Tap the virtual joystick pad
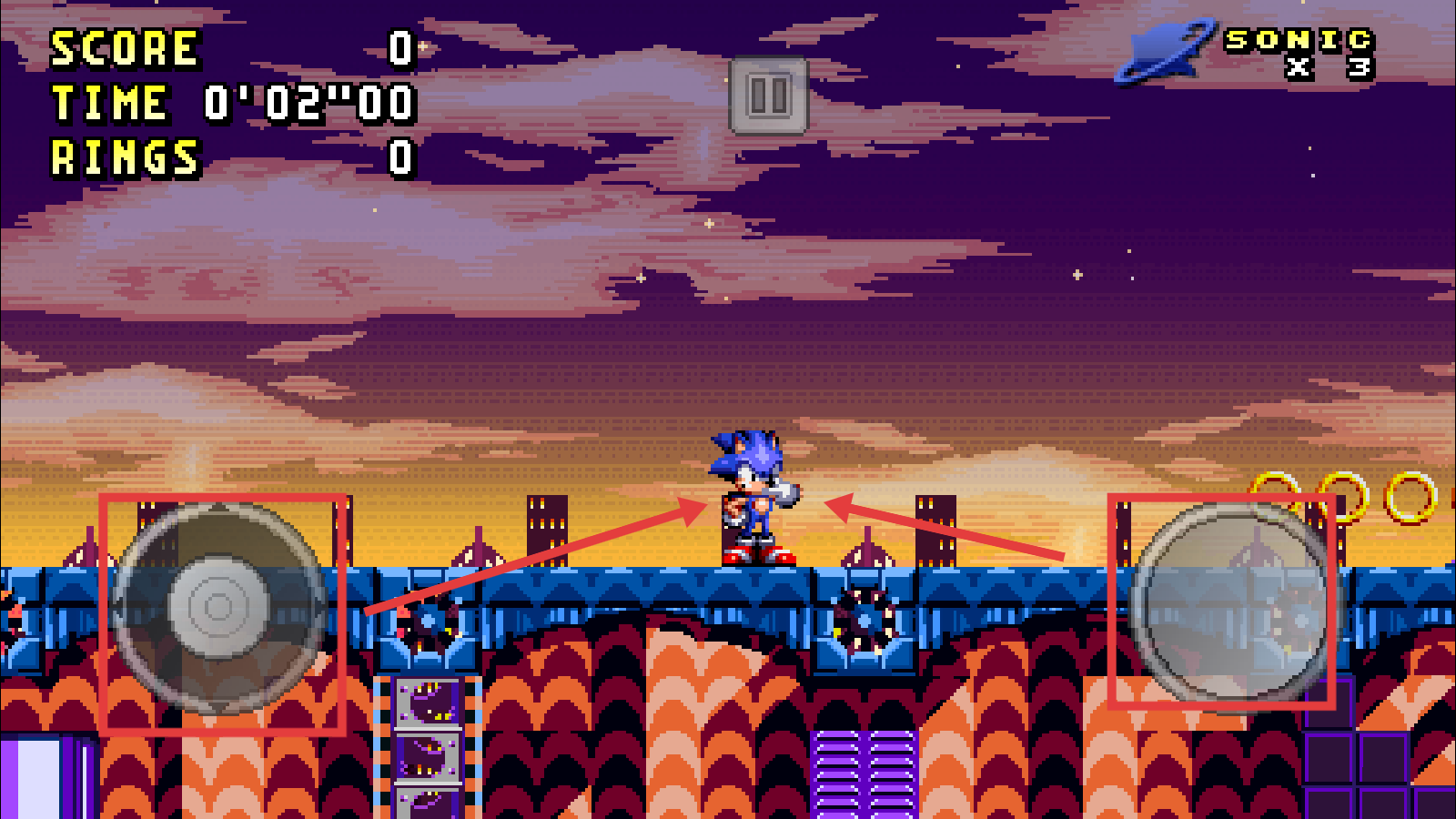This screenshot has height=819, width=1456. (218, 607)
